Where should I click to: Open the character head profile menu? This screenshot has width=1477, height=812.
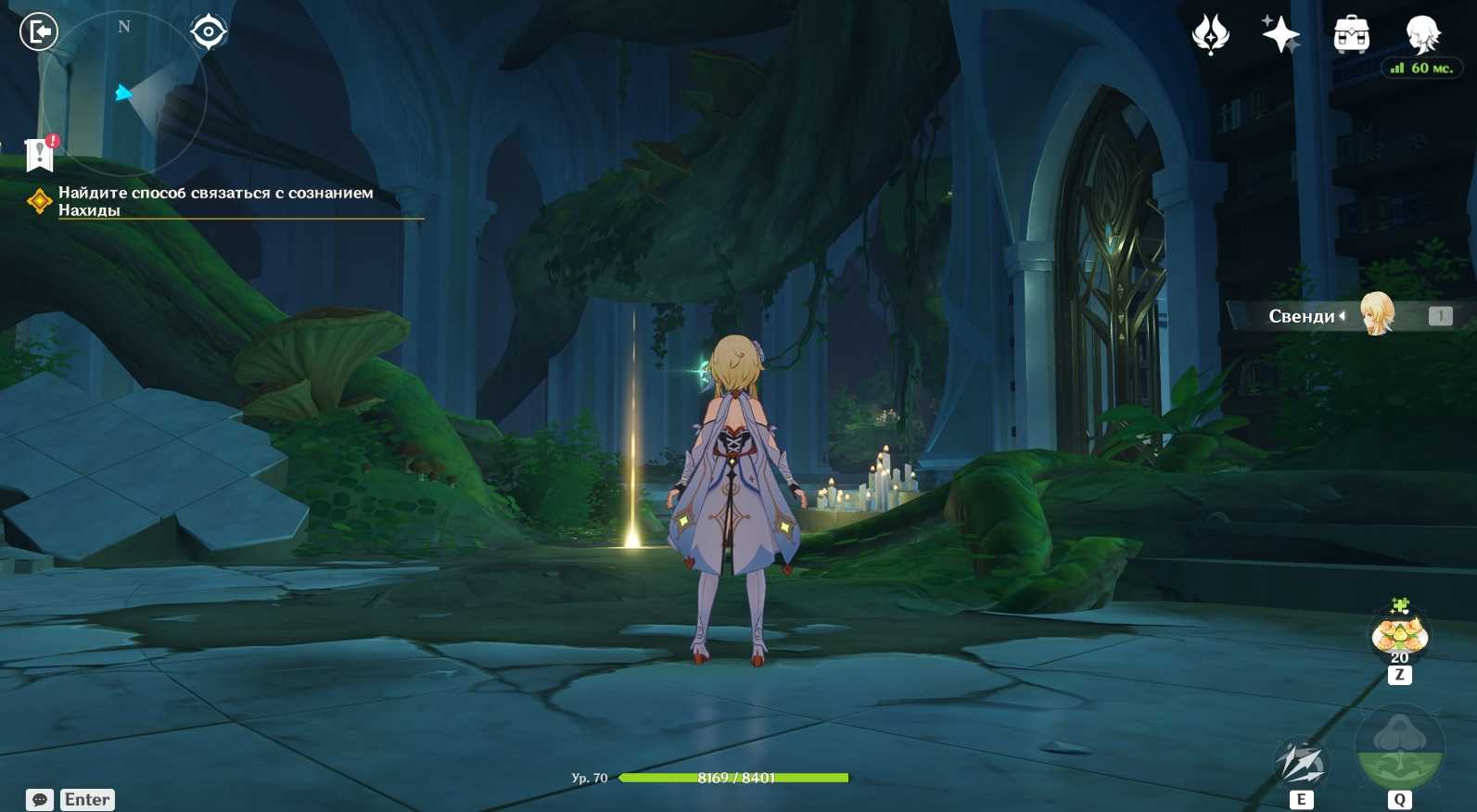(x=1421, y=35)
